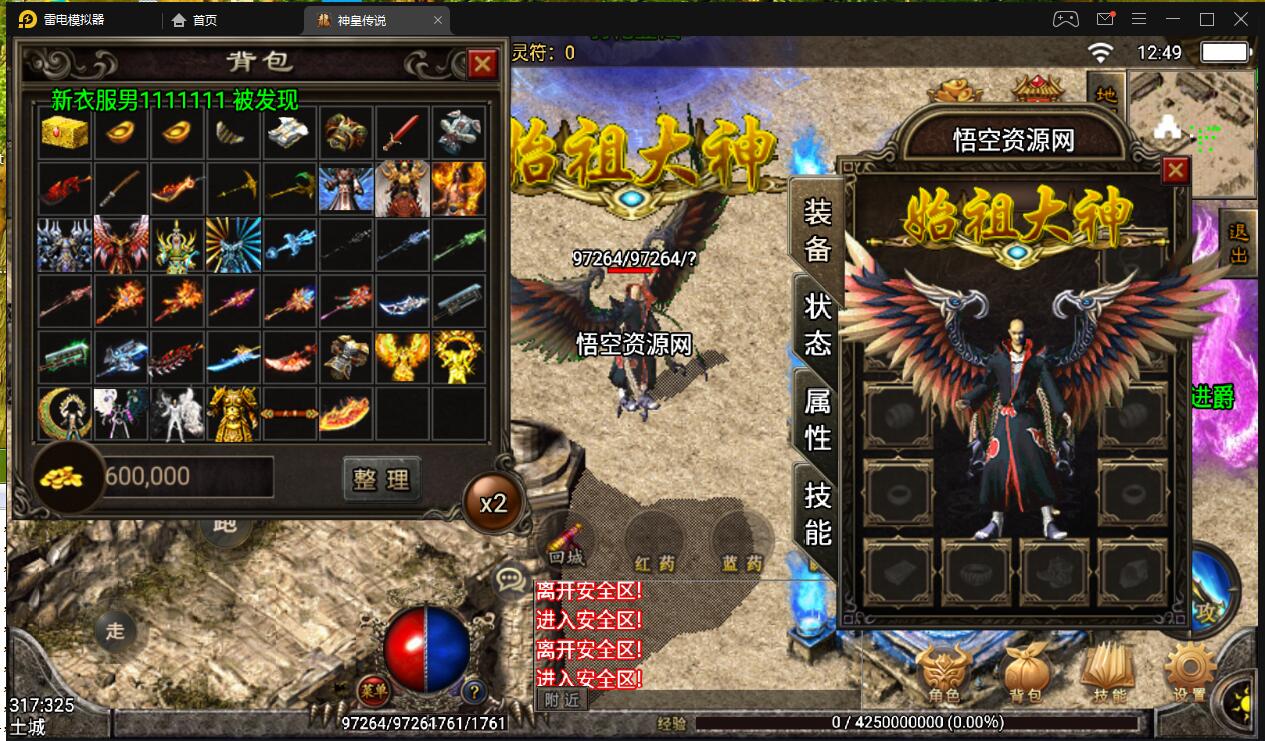Image resolution: width=1265 pixels, height=741 pixels.
Task: Select the gold treasure chest item
Action: point(65,134)
